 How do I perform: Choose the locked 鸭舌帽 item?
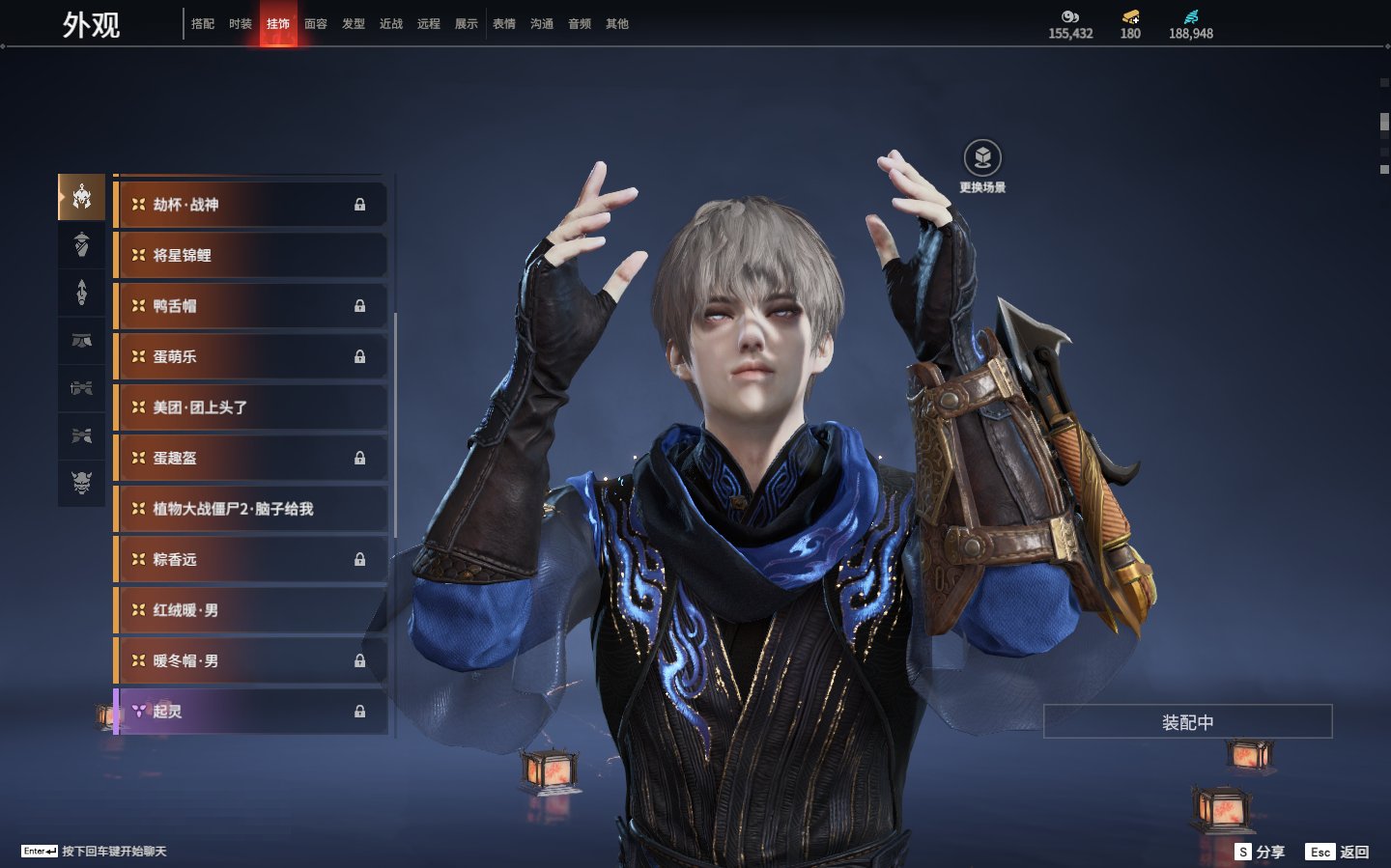251,306
